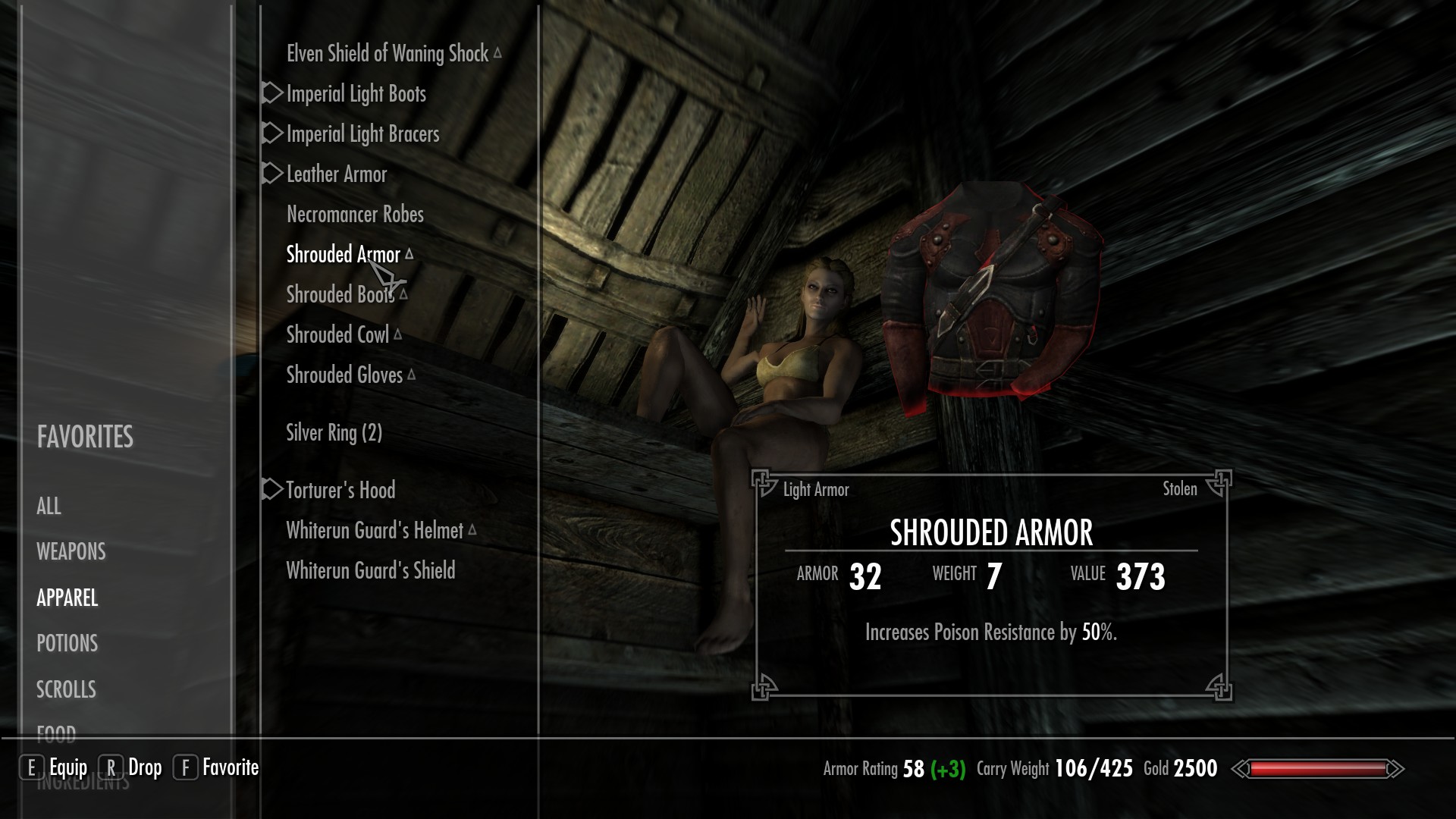Viewport: 1456px width, 819px height.
Task: Click the equipped marker next to Torturer's Hood
Action: pos(270,489)
